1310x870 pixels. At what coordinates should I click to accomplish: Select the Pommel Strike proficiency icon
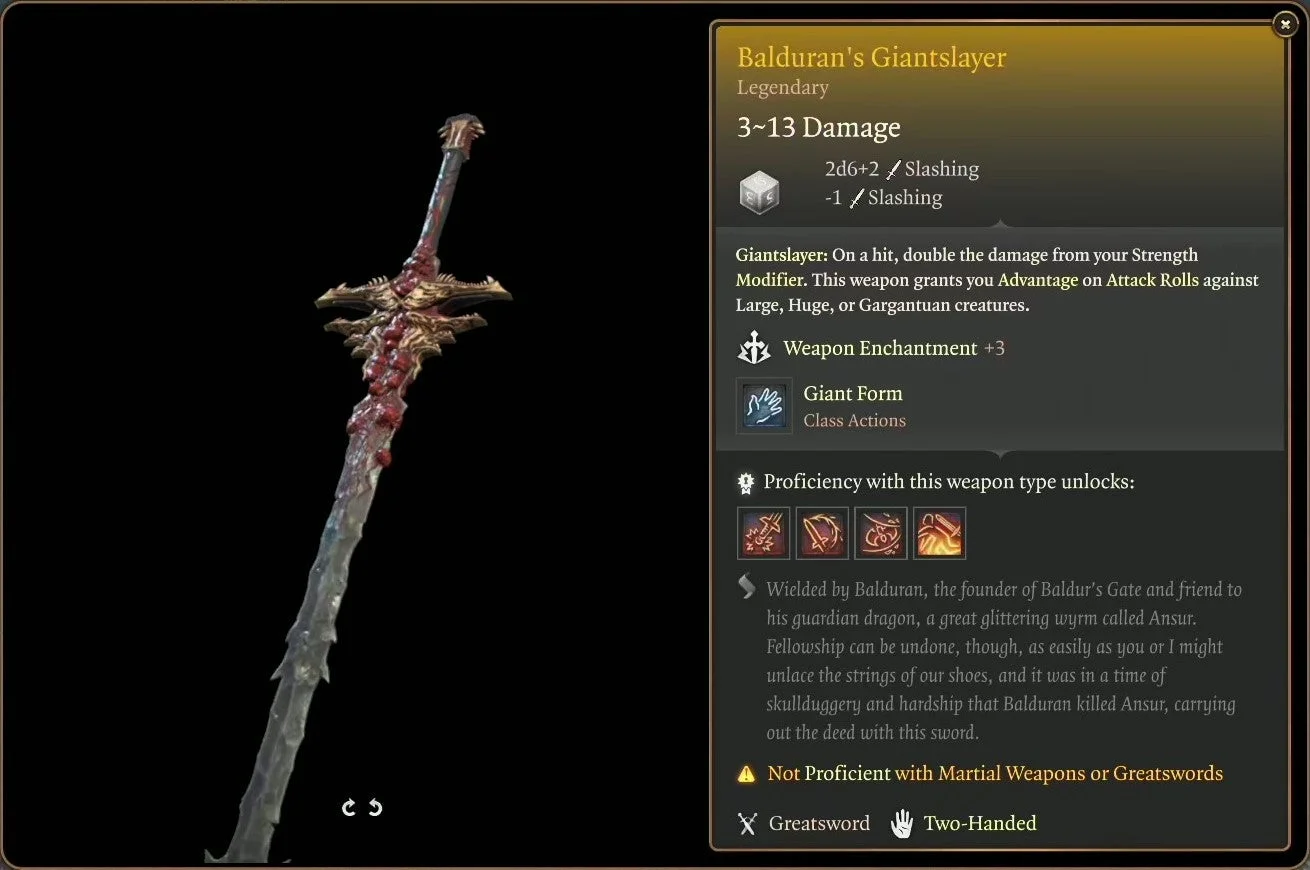pyautogui.click(x=763, y=533)
